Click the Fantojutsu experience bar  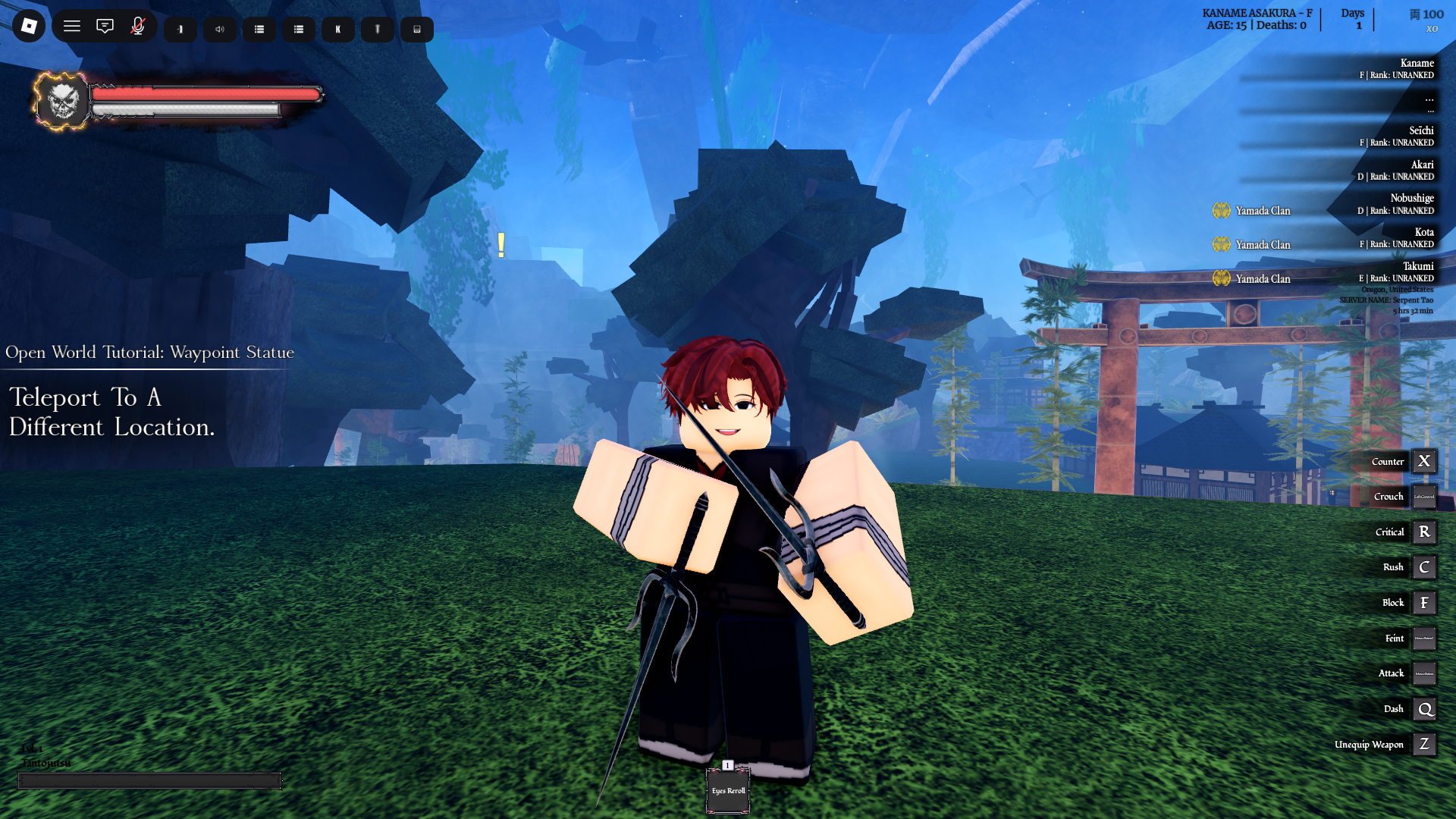150,780
